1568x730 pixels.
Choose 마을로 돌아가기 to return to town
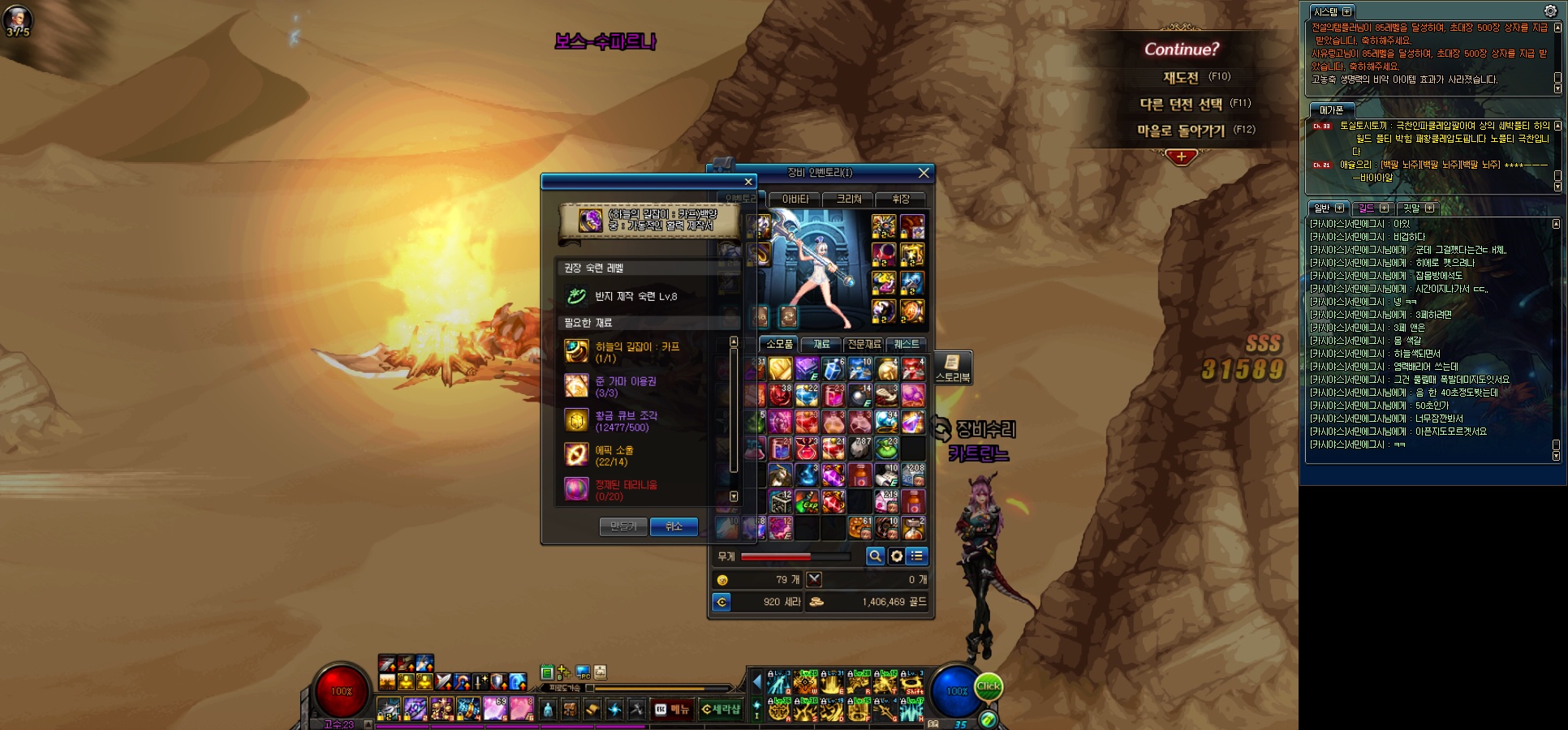point(1181,131)
